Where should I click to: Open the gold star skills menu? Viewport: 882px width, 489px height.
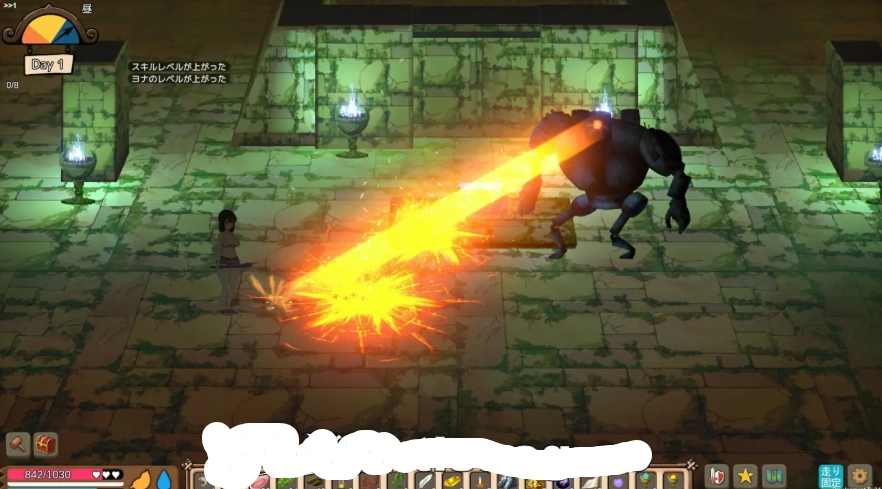click(745, 476)
